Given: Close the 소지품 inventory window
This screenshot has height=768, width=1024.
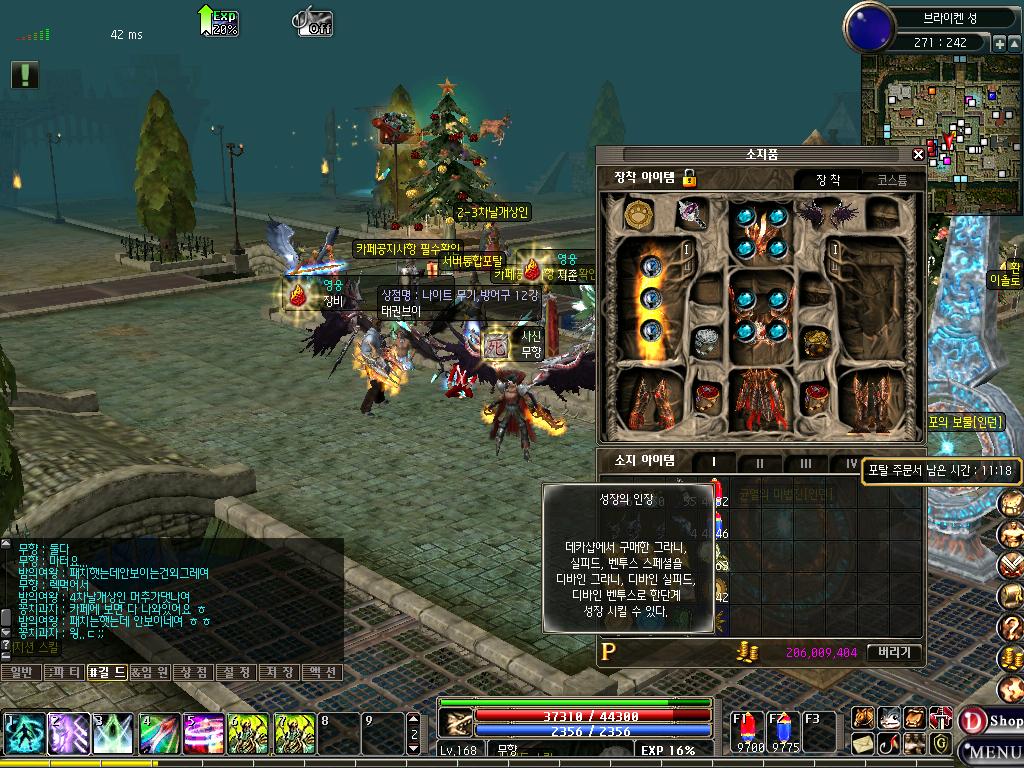Looking at the screenshot, I should click(918, 155).
